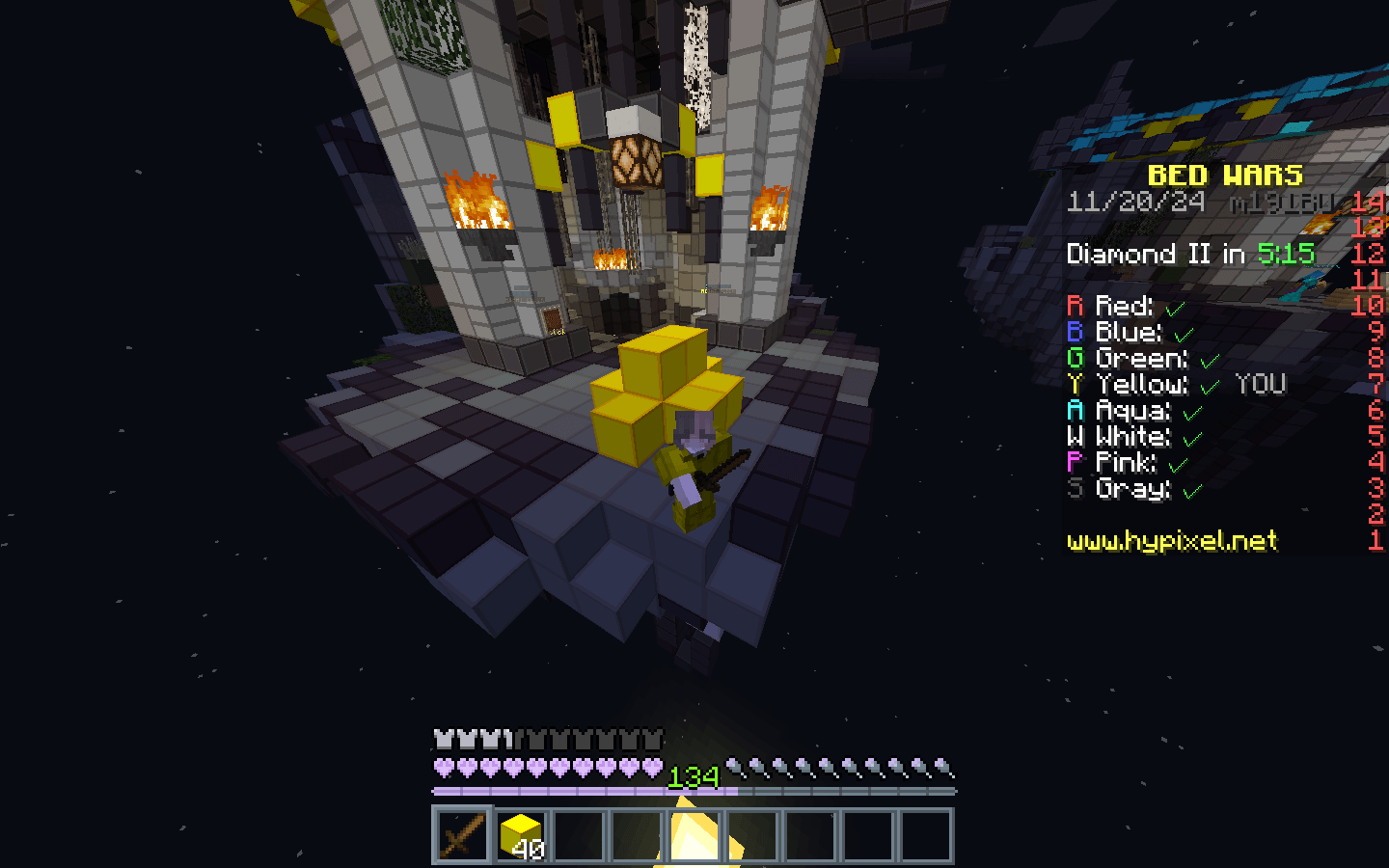Click the Blue team letter icon
The width and height of the screenshot is (1389, 868).
click(x=1076, y=332)
